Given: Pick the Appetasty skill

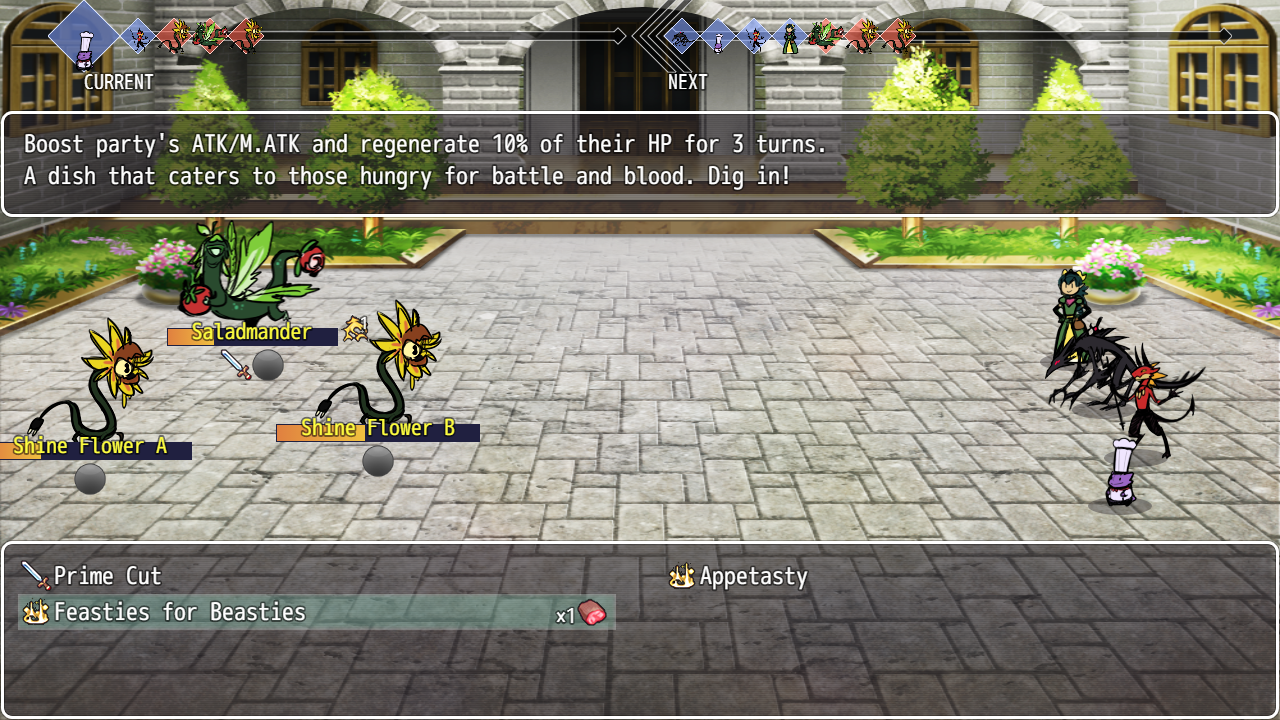Looking at the screenshot, I should 752,576.
